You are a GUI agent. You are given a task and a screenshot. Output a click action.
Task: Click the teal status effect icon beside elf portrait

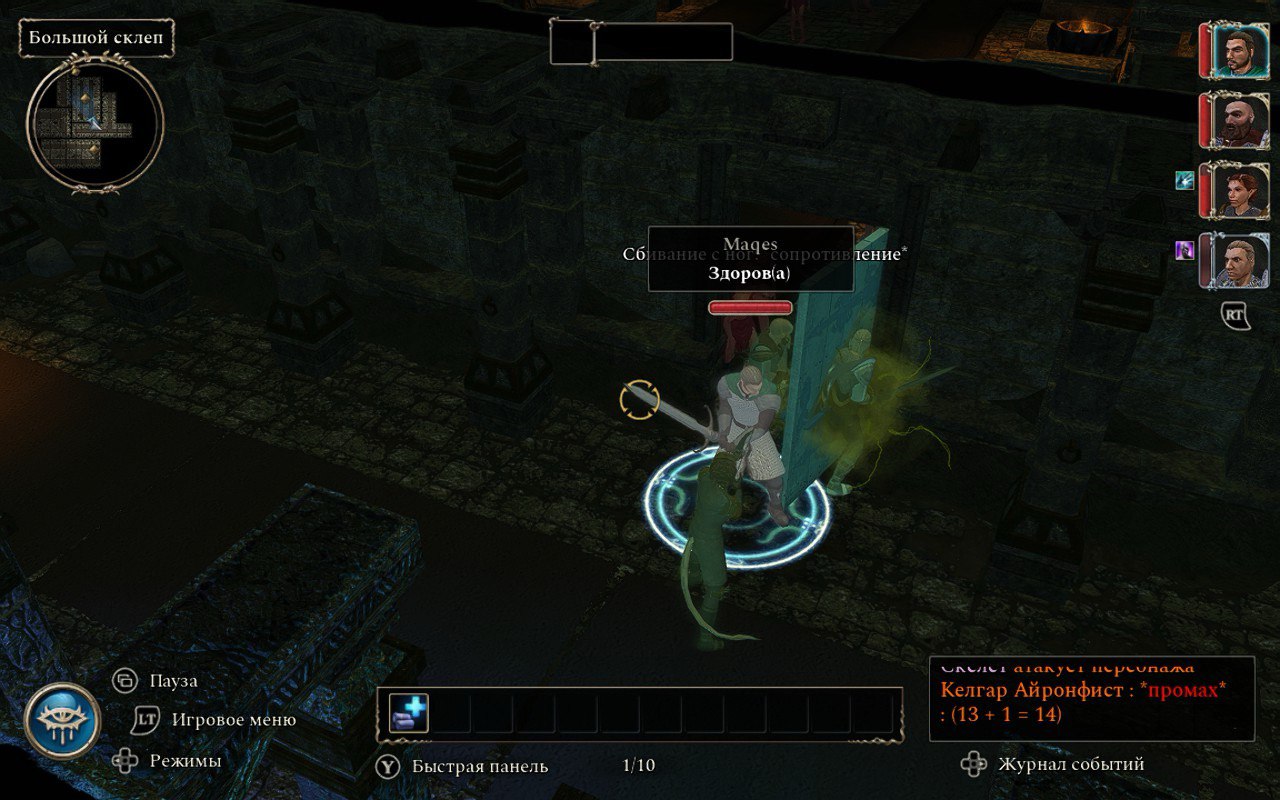[1185, 180]
